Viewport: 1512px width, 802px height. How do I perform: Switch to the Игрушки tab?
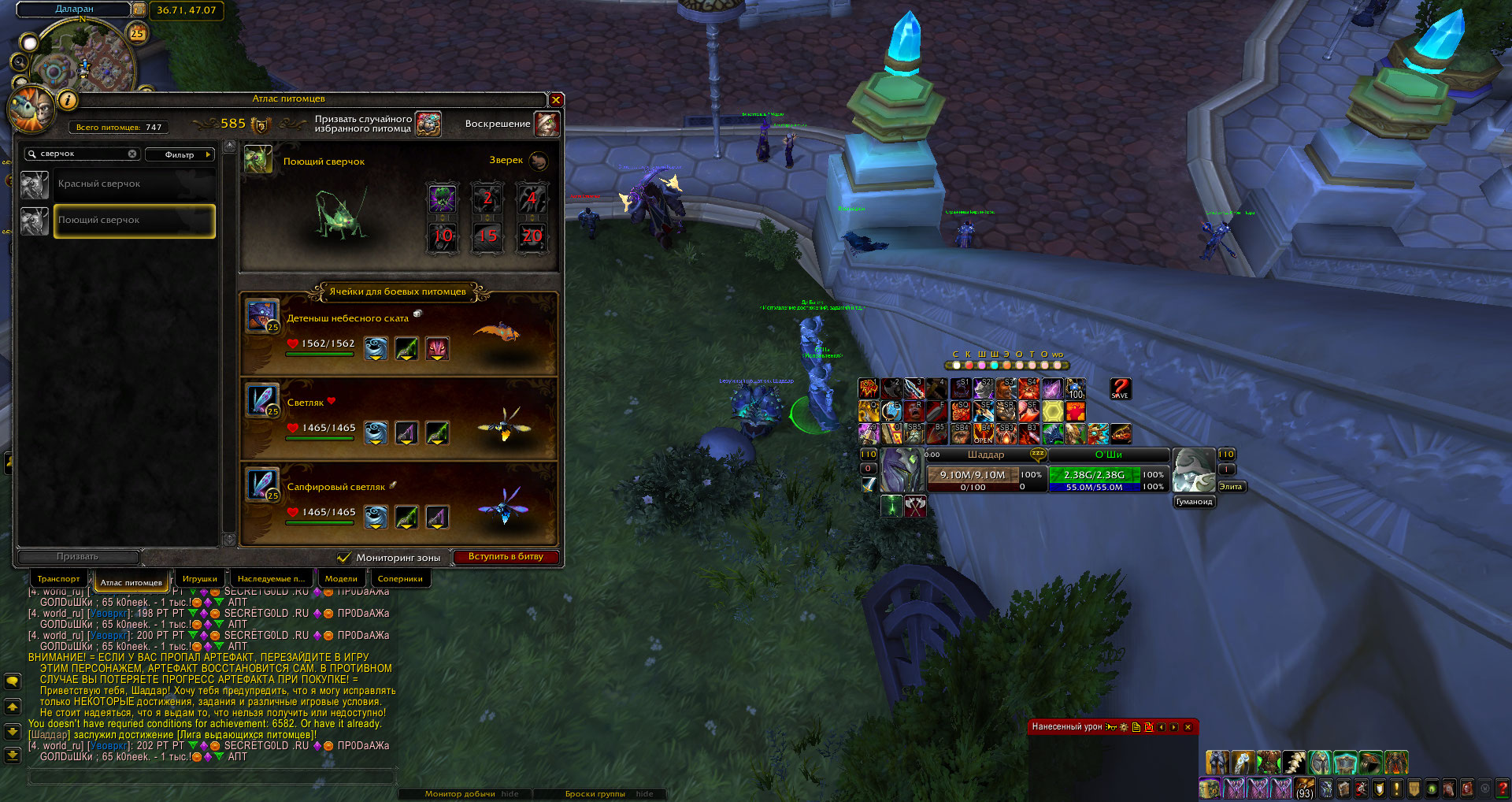click(x=200, y=579)
